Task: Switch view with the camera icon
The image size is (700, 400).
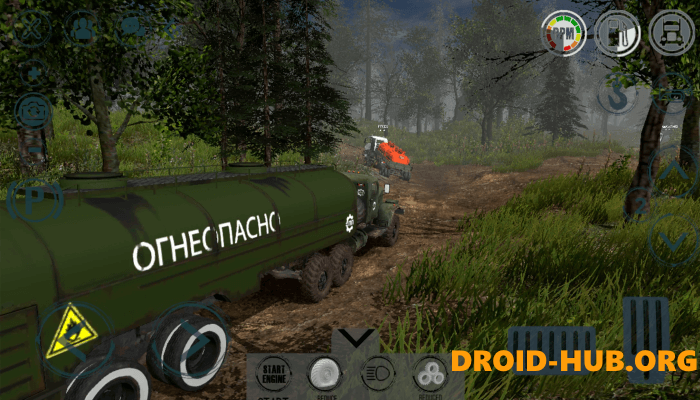Action: coord(32,110)
